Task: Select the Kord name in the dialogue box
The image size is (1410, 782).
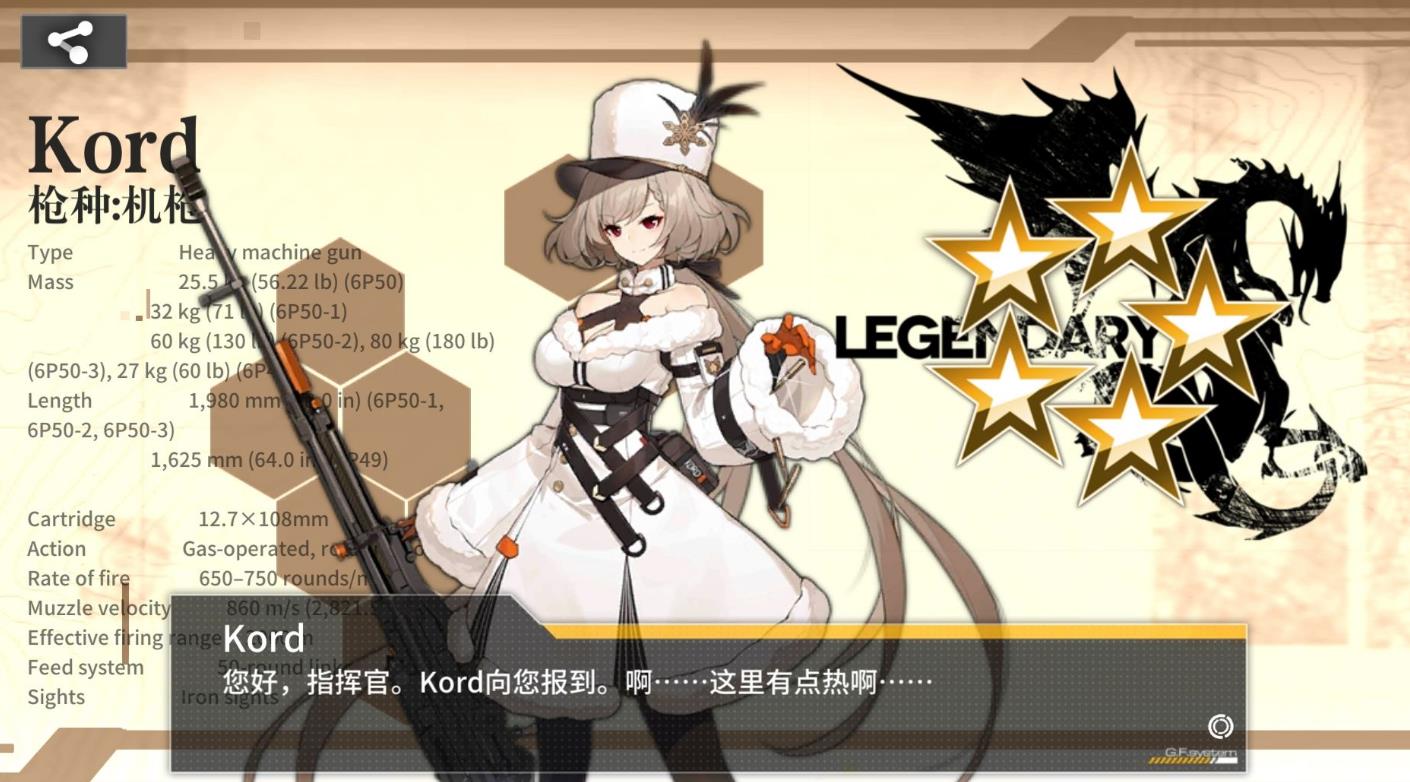Action: tap(263, 637)
